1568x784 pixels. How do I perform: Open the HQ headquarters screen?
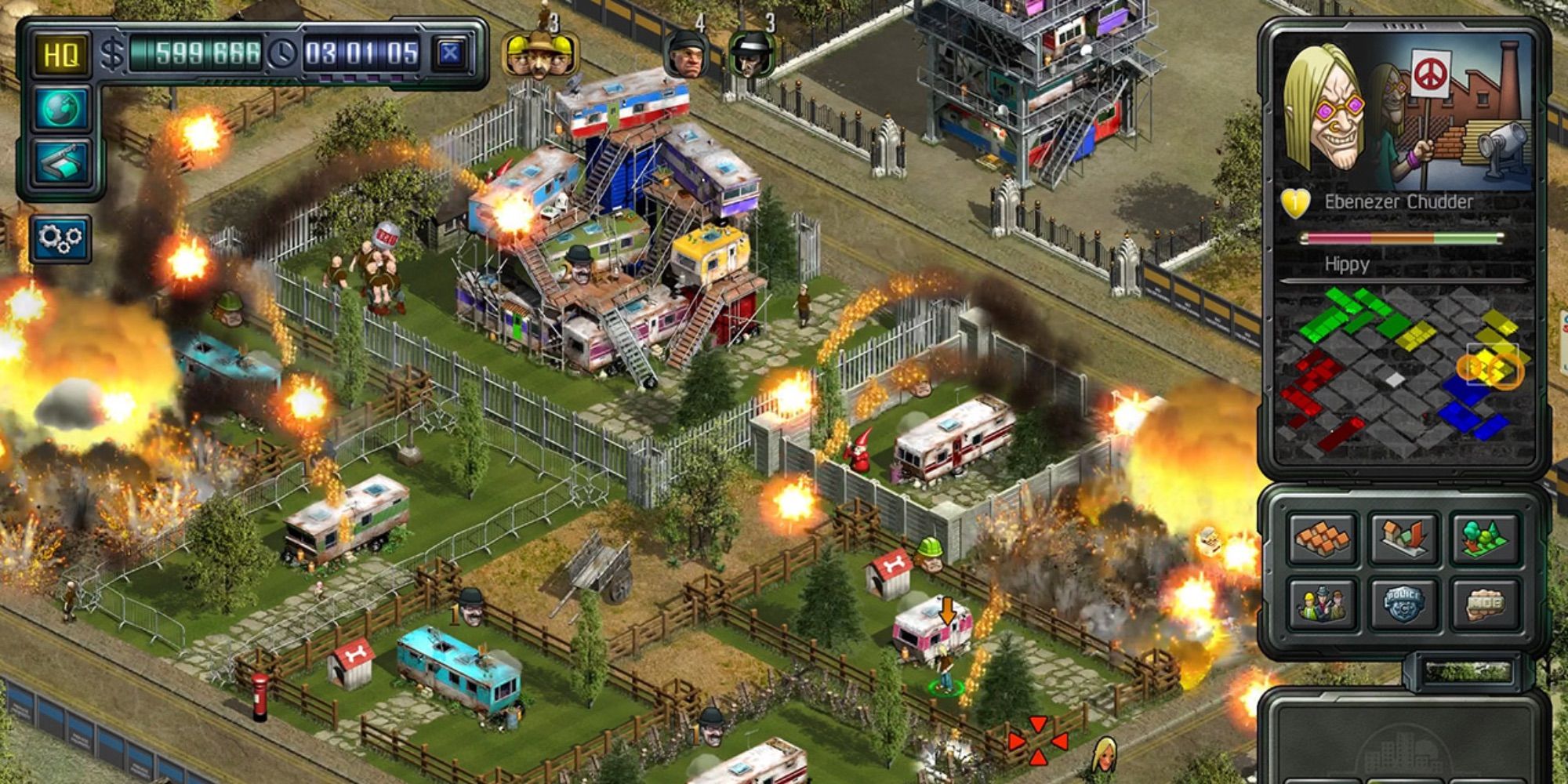point(61,55)
